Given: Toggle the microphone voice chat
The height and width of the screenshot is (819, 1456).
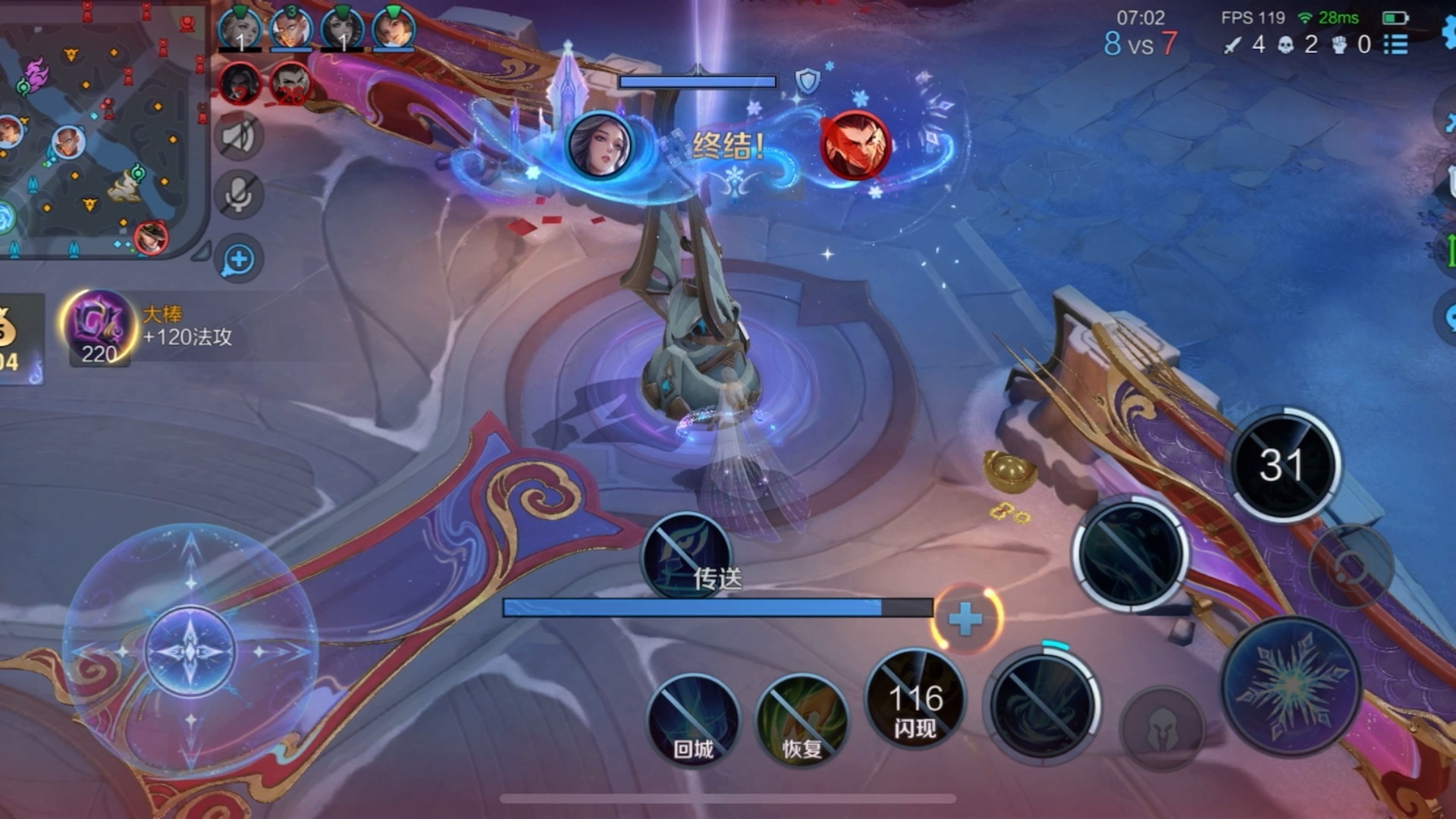Looking at the screenshot, I should 239,196.
